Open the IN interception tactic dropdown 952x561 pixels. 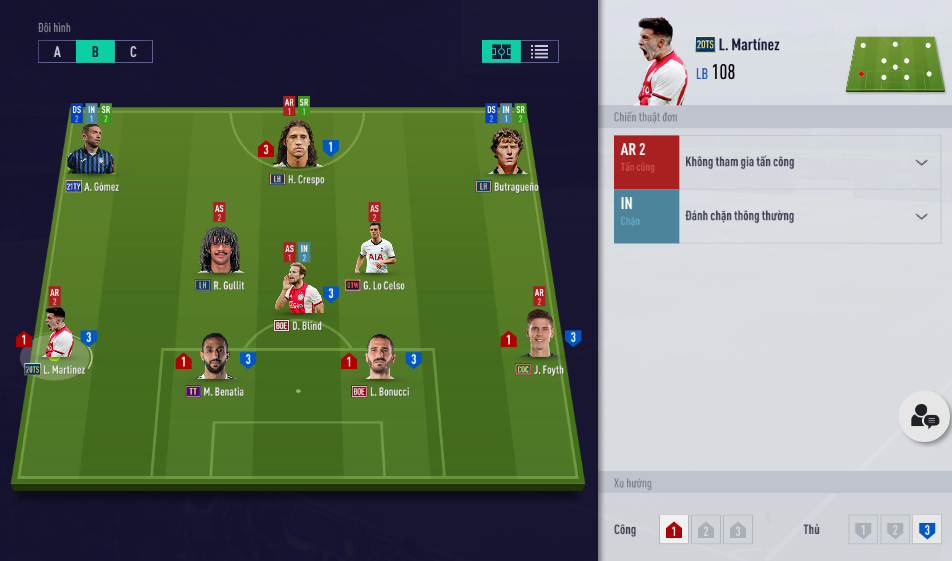click(x=809, y=216)
